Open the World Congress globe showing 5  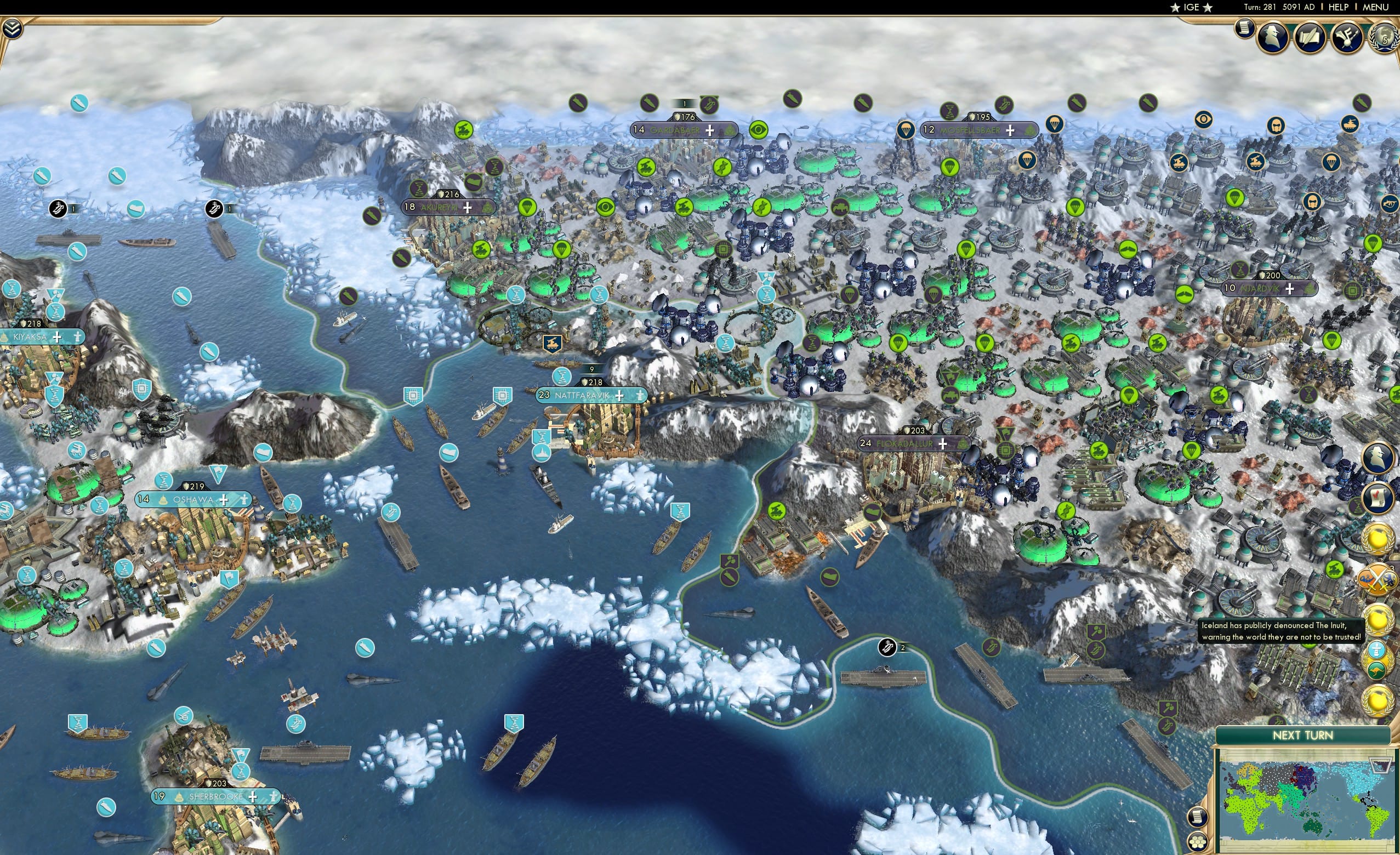click(x=1385, y=38)
